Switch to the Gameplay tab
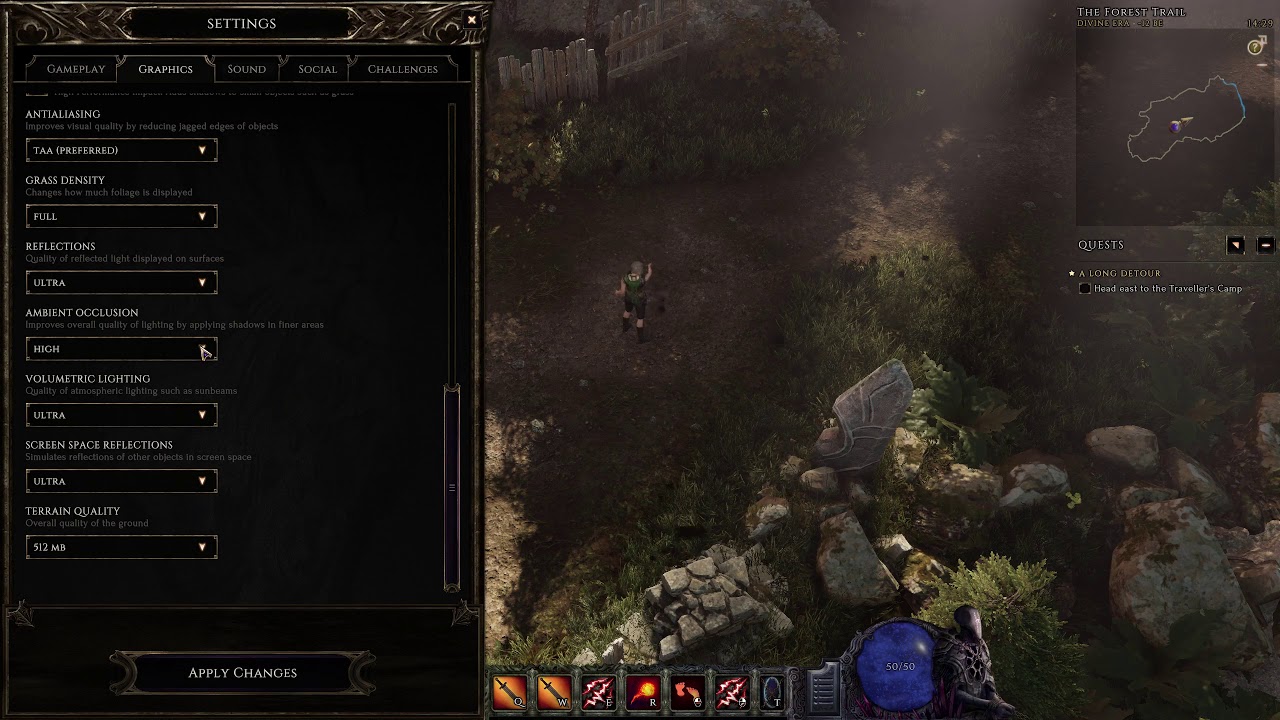The height and width of the screenshot is (720, 1280). pyautogui.click(x=76, y=69)
